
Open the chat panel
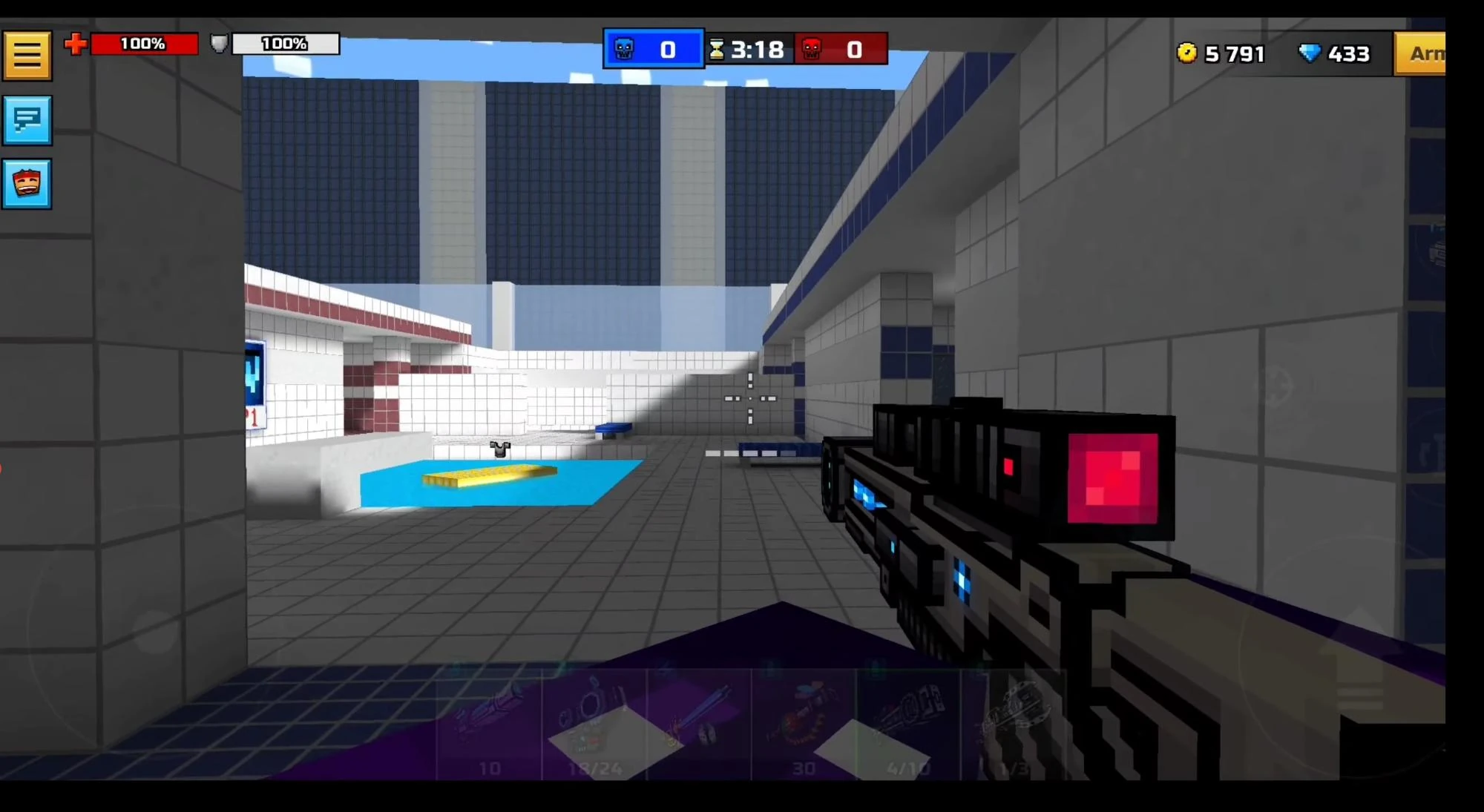click(27, 121)
